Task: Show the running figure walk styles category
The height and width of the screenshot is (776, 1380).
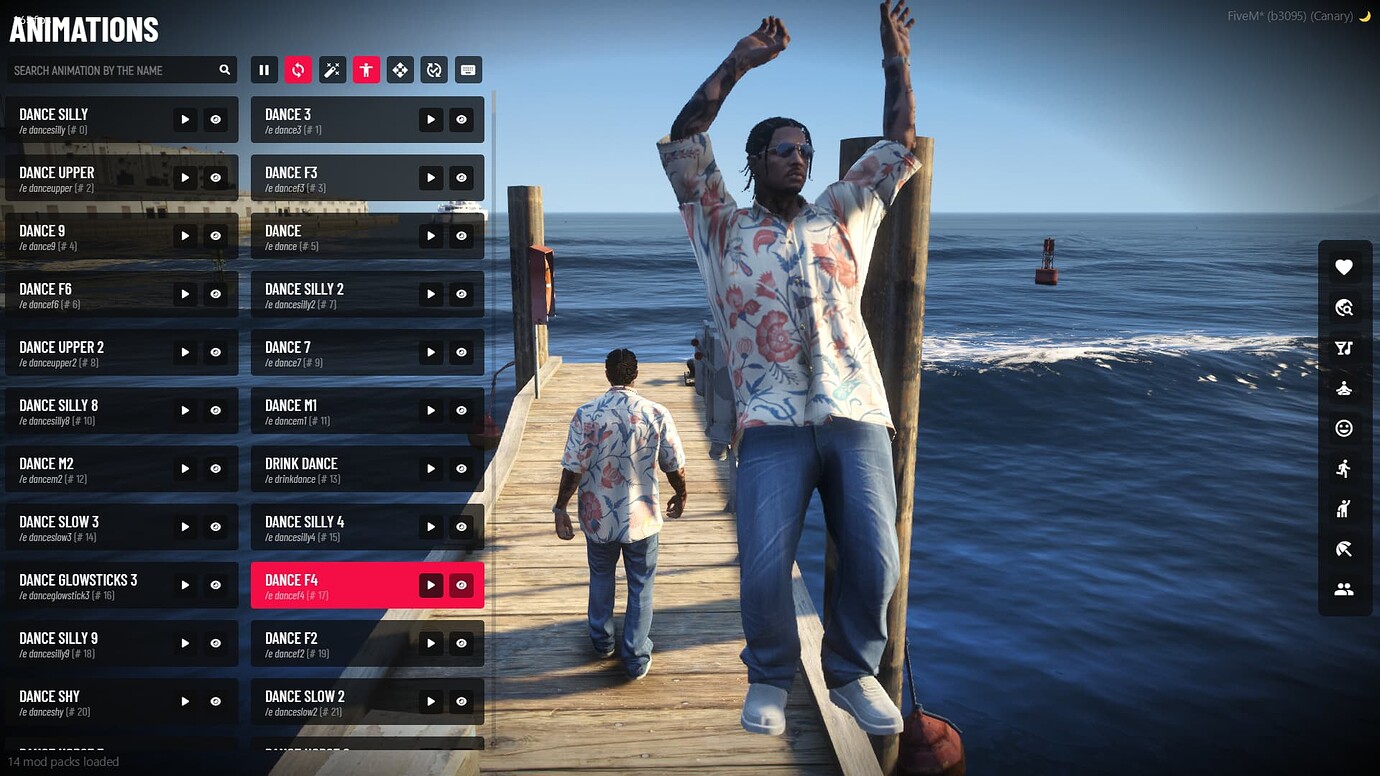Action: pos(1344,468)
